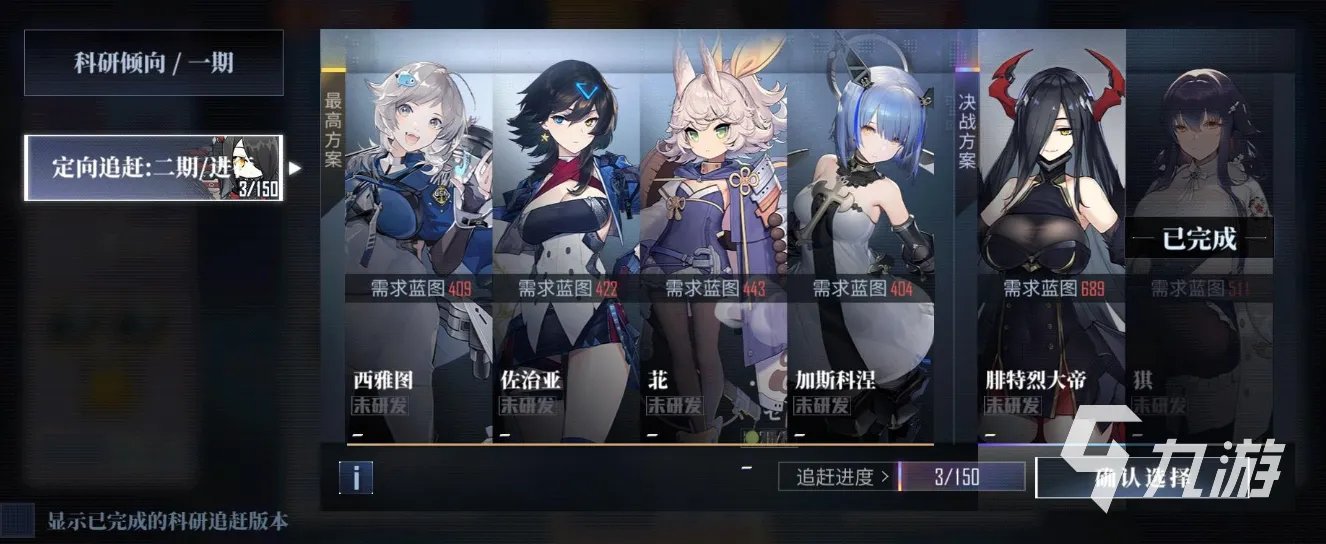This screenshot has height=544, width=1326.
Task: Choose the 西雅图 ship card
Action: [x=418, y=240]
